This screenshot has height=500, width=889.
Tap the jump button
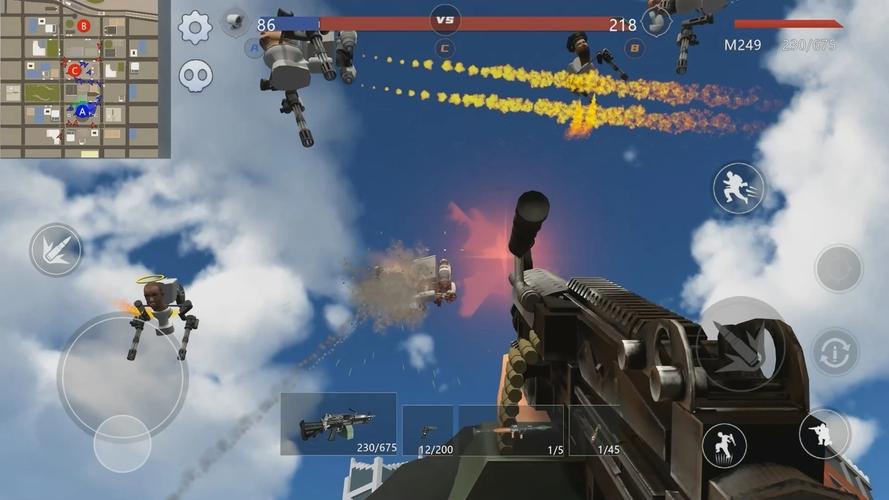(x=725, y=445)
